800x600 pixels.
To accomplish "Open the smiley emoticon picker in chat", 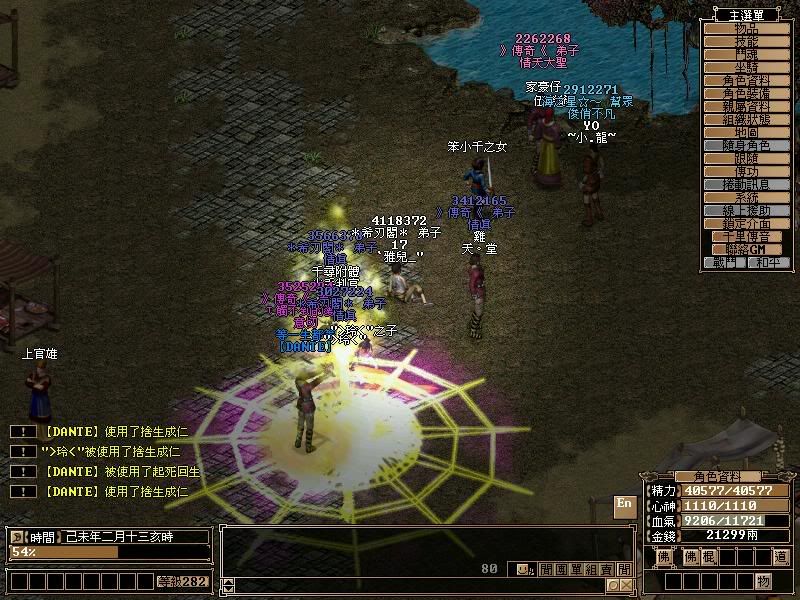I will [x=522, y=569].
